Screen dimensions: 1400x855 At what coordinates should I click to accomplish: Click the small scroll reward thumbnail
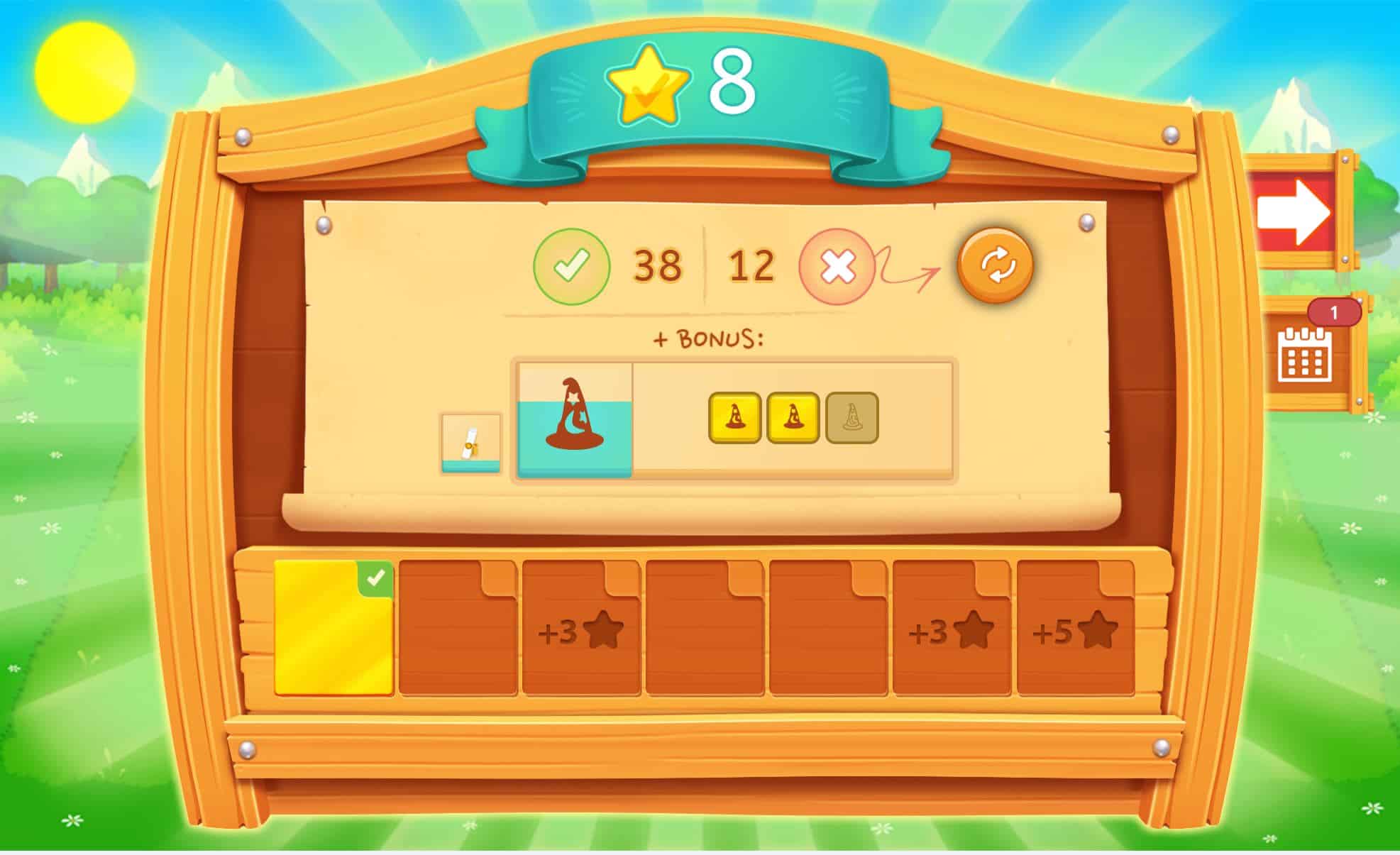[x=470, y=443]
